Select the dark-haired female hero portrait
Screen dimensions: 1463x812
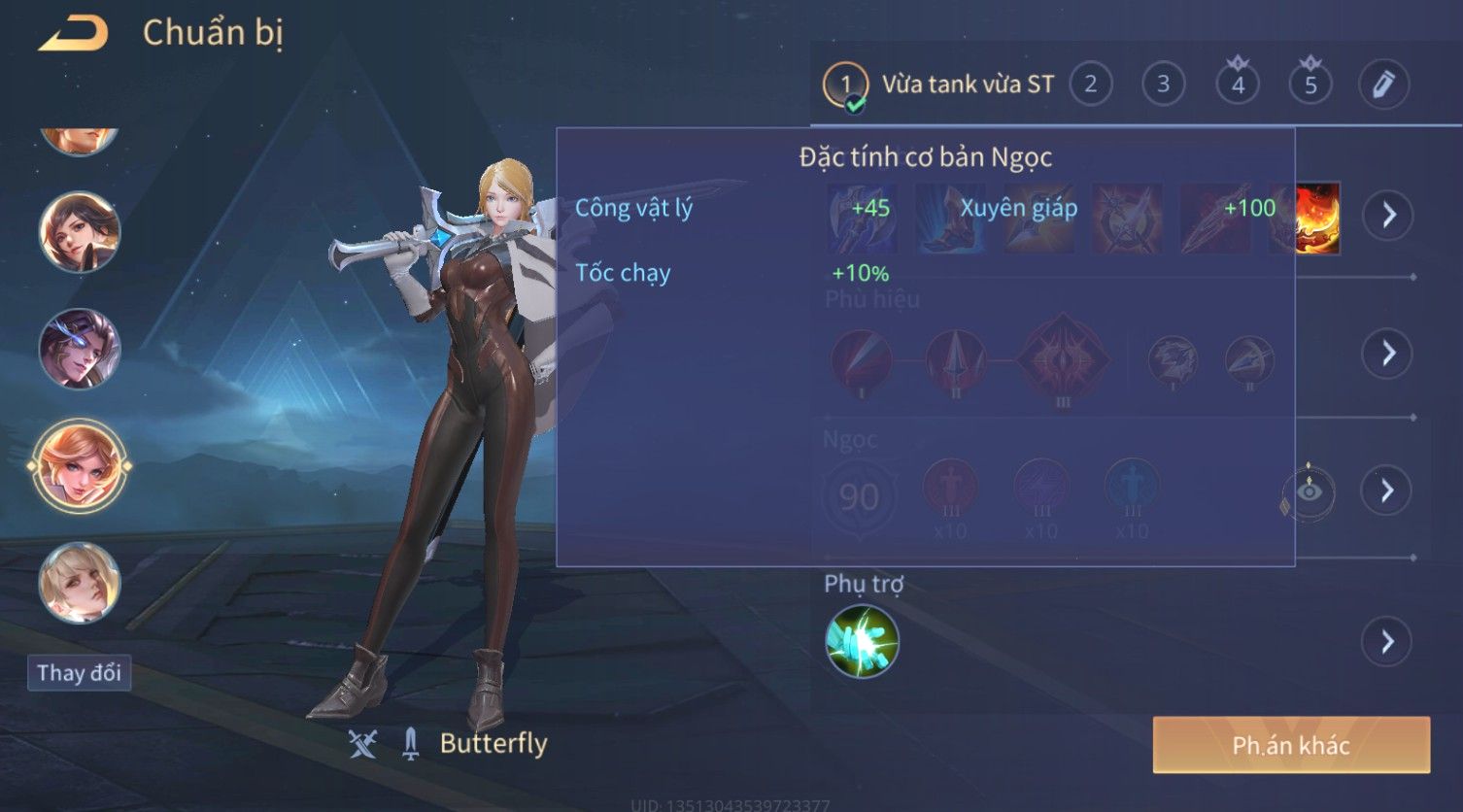pos(80,232)
